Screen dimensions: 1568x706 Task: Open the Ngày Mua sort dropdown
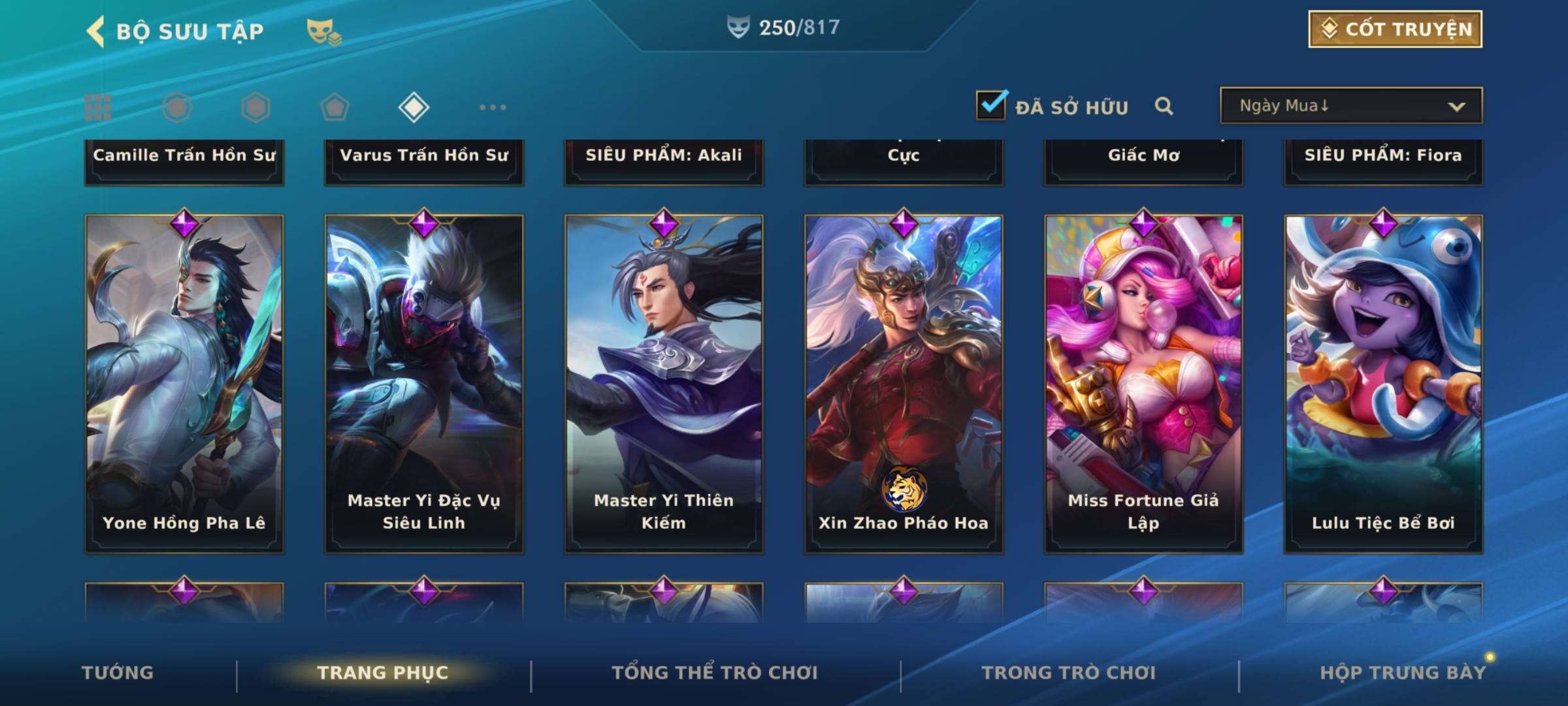pos(1350,106)
